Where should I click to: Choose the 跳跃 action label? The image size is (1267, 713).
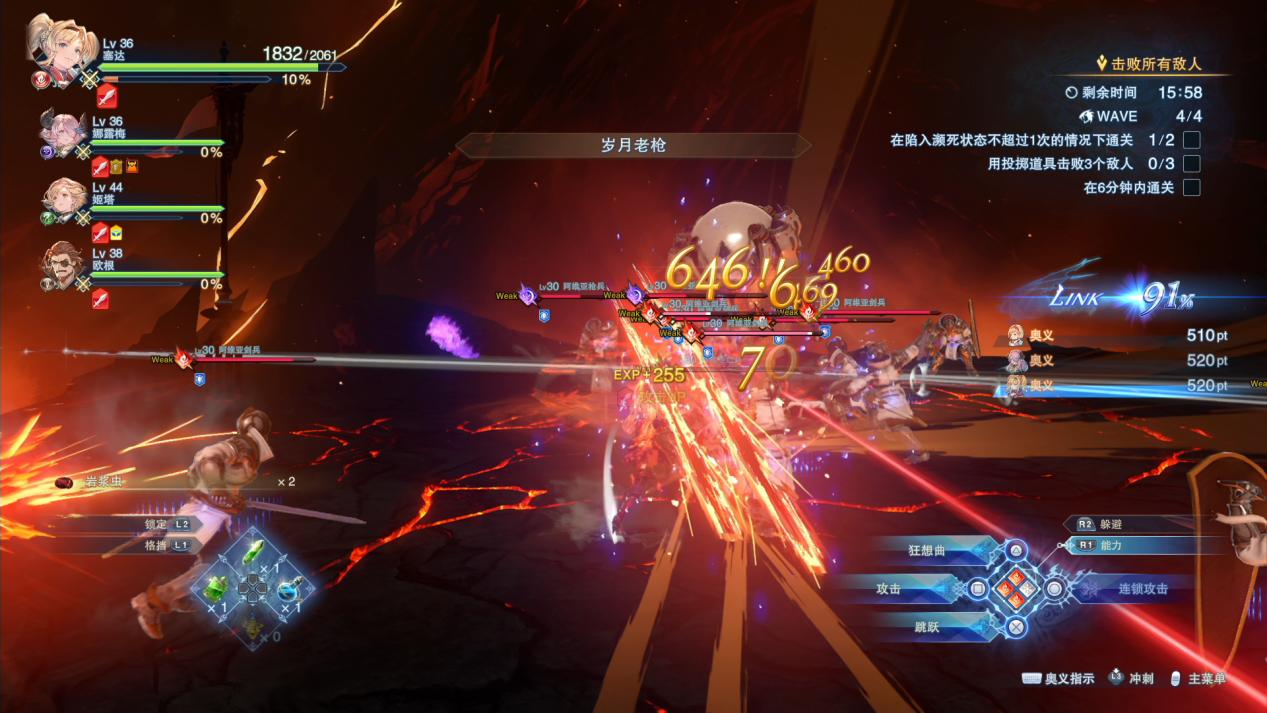pos(927,627)
